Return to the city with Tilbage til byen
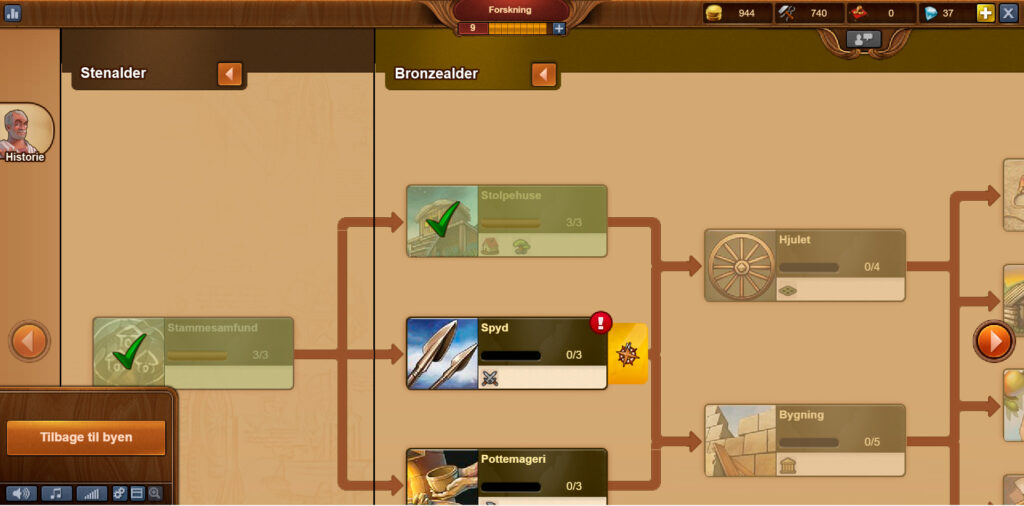Viewport: 1024px width, 506px height. [86, 438]
